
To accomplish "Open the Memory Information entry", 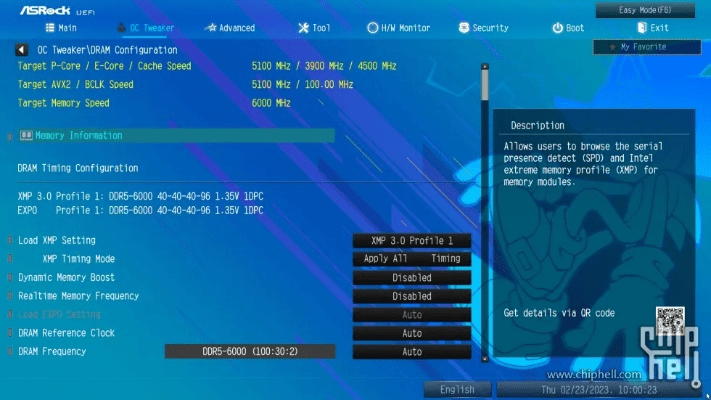I will (x=78, y=135).
